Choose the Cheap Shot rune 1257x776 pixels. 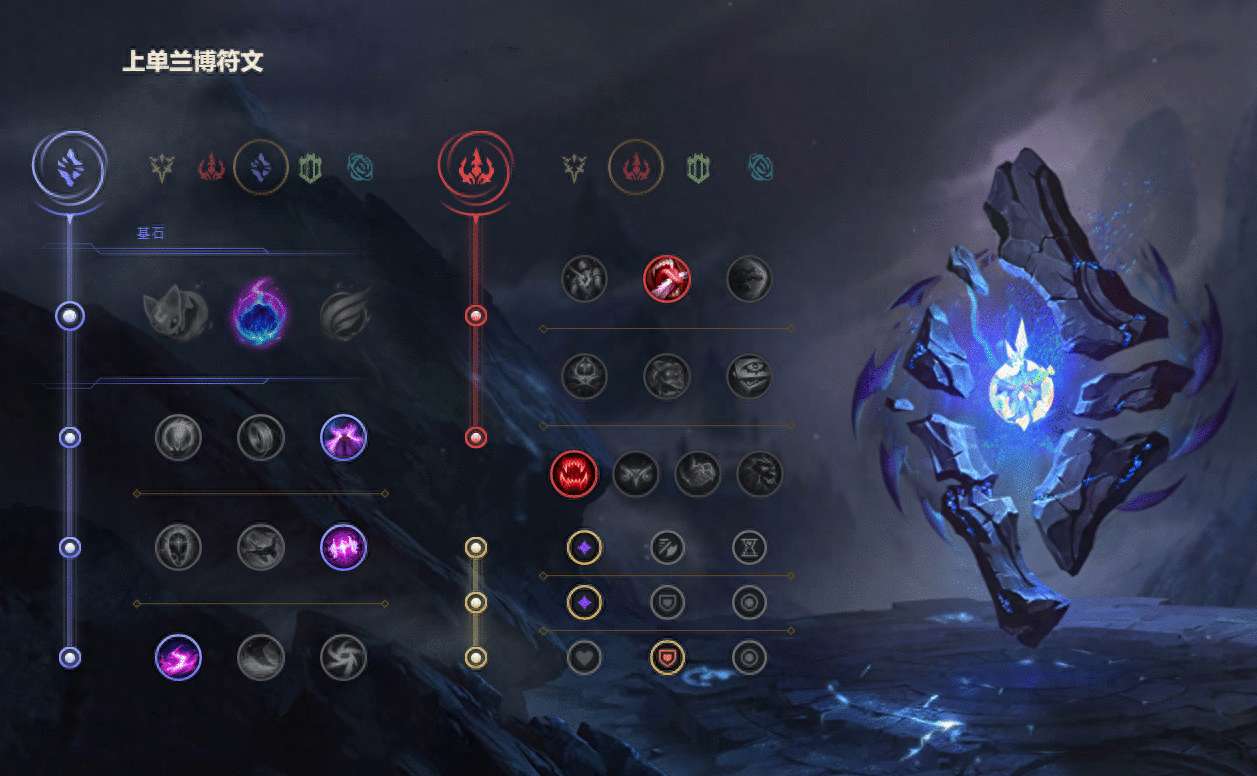[584, 278]
